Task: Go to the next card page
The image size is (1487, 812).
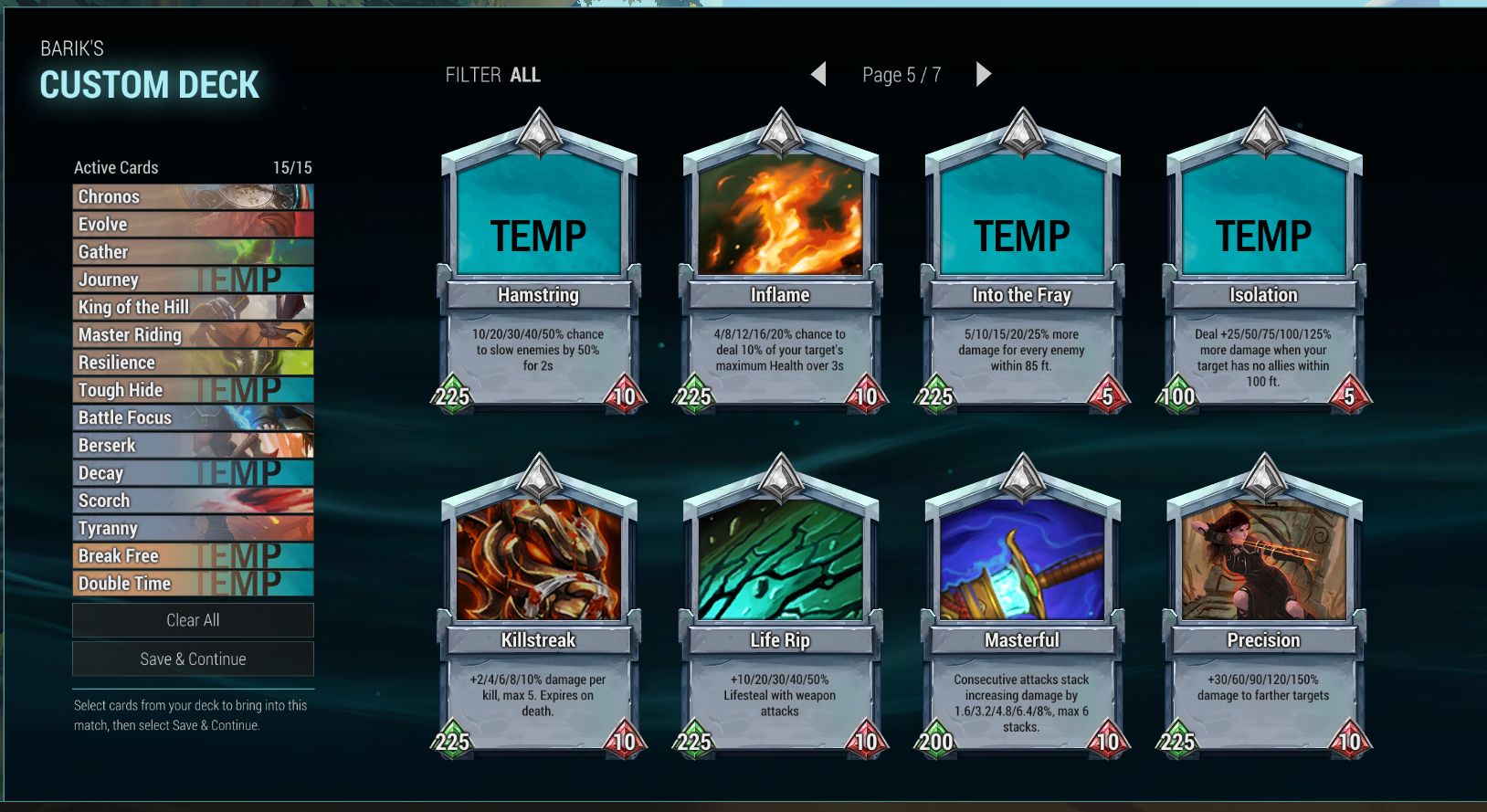Action: 983,74
